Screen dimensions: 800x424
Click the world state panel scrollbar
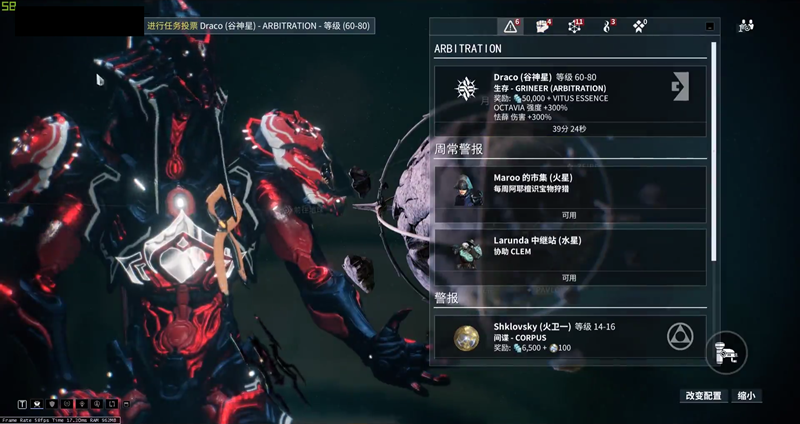click(714, 150)
